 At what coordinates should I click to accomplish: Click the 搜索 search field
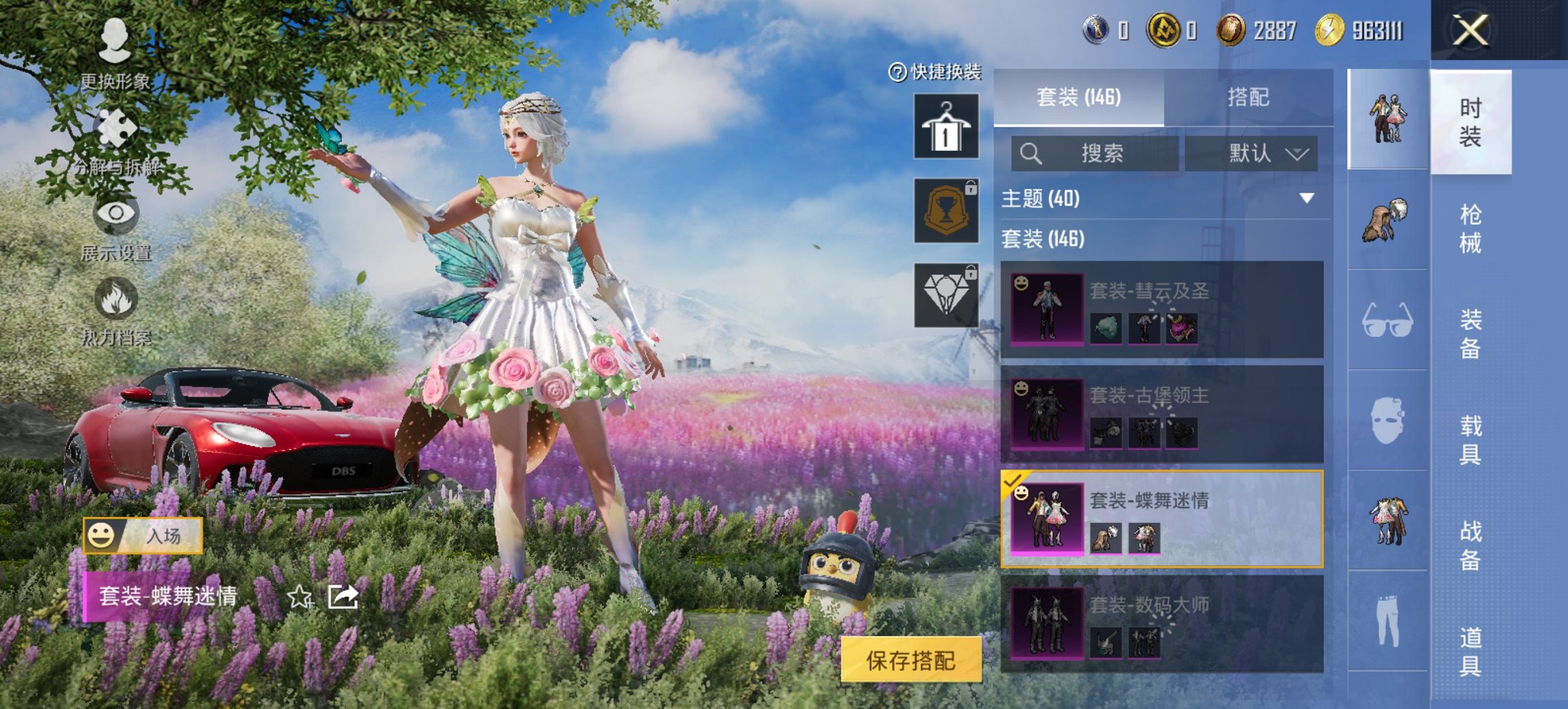click(x=1093, y=153)
